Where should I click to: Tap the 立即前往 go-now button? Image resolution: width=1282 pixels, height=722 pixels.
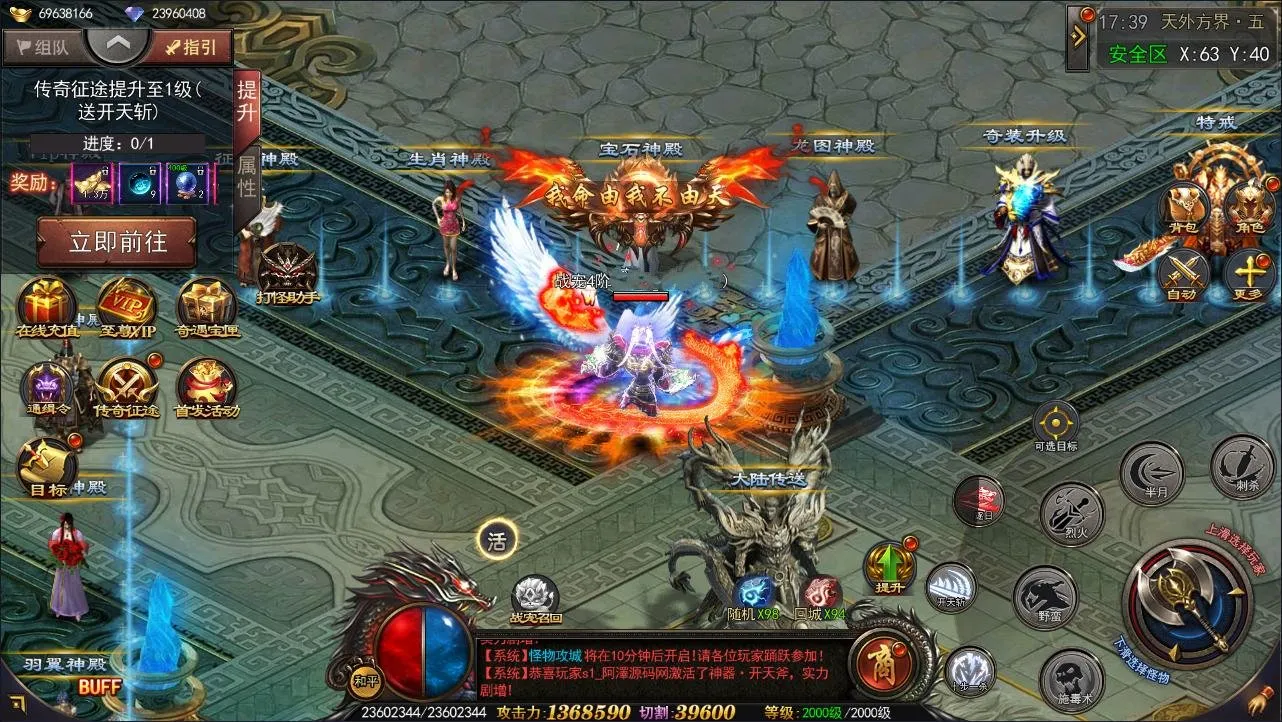(x=117, y=242)
